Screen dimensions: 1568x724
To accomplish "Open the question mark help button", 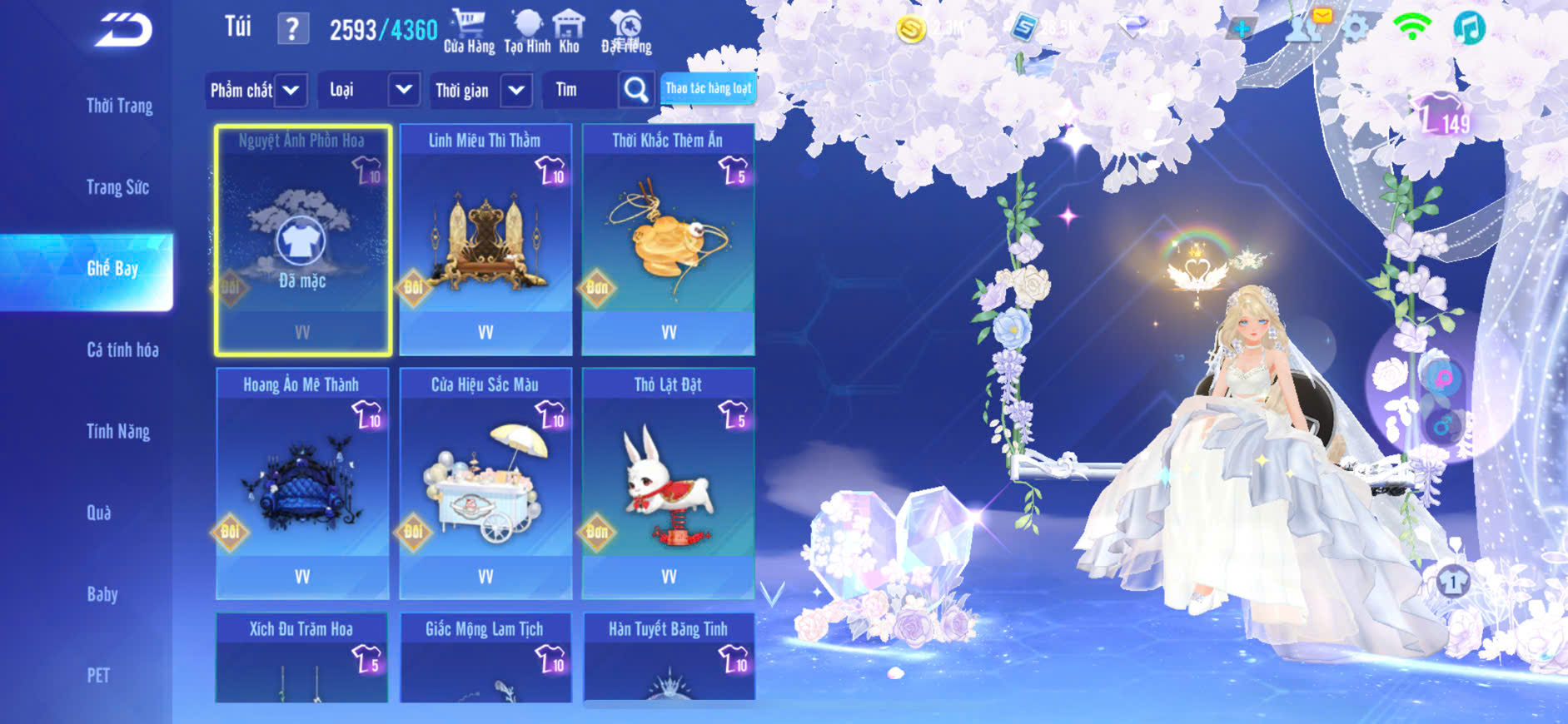I will [292, 30].
